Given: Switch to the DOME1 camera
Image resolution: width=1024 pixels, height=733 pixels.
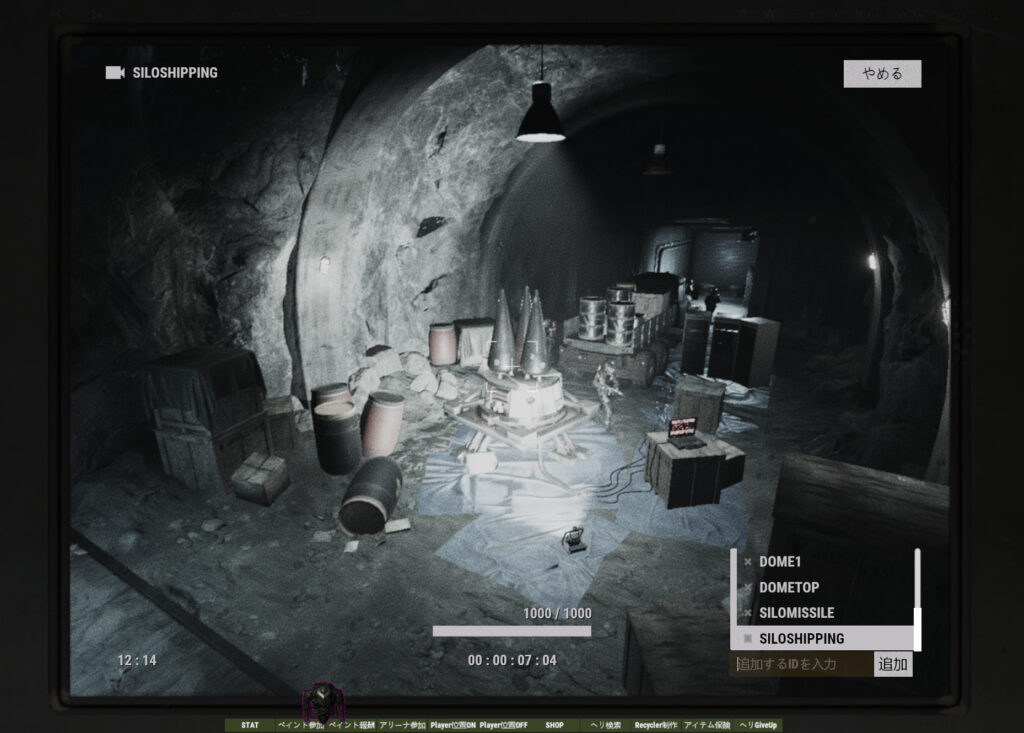Looking at the screenshot, I should 780,562.
